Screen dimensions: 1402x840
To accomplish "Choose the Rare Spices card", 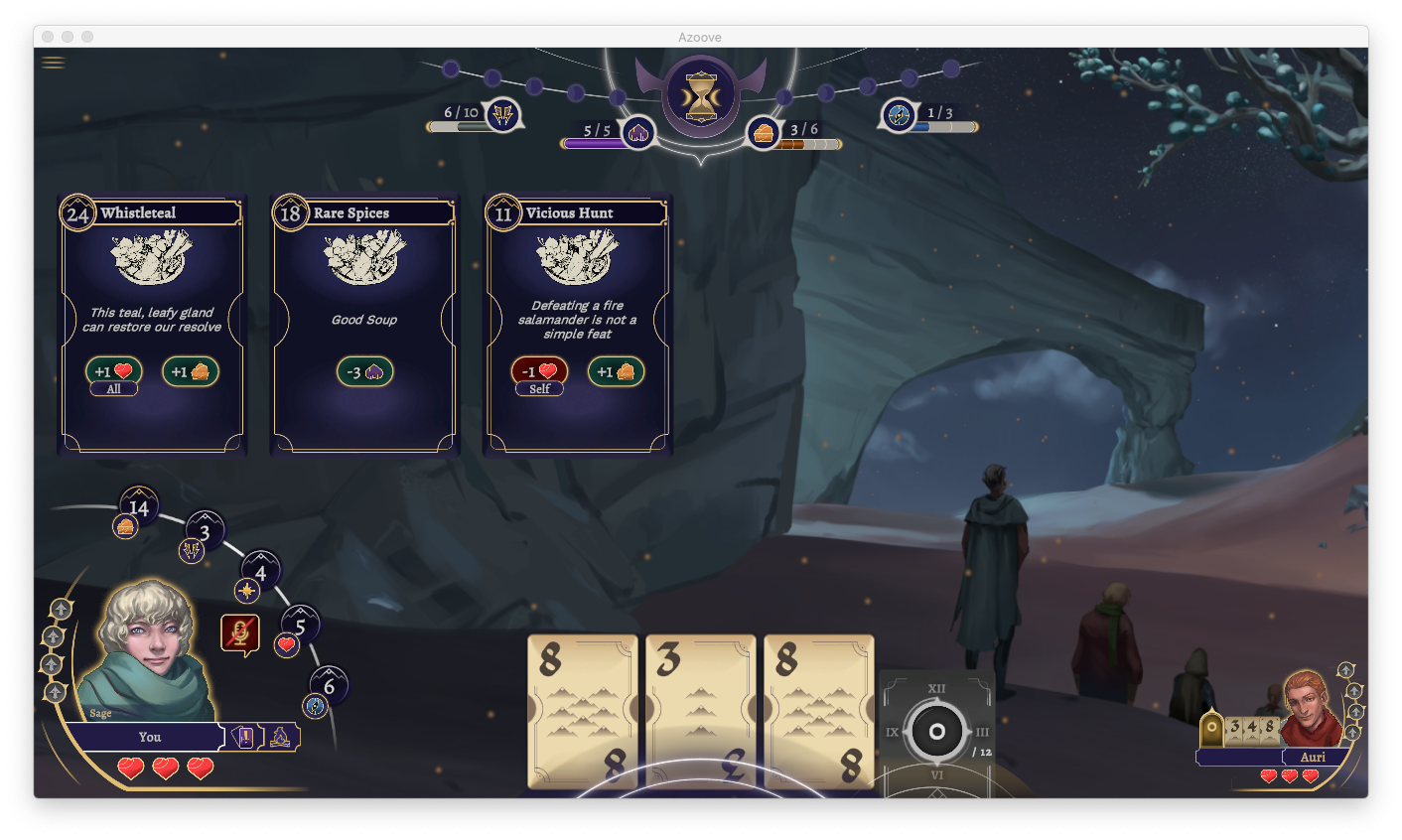I will pyautogui.click(x=364, y=324).
